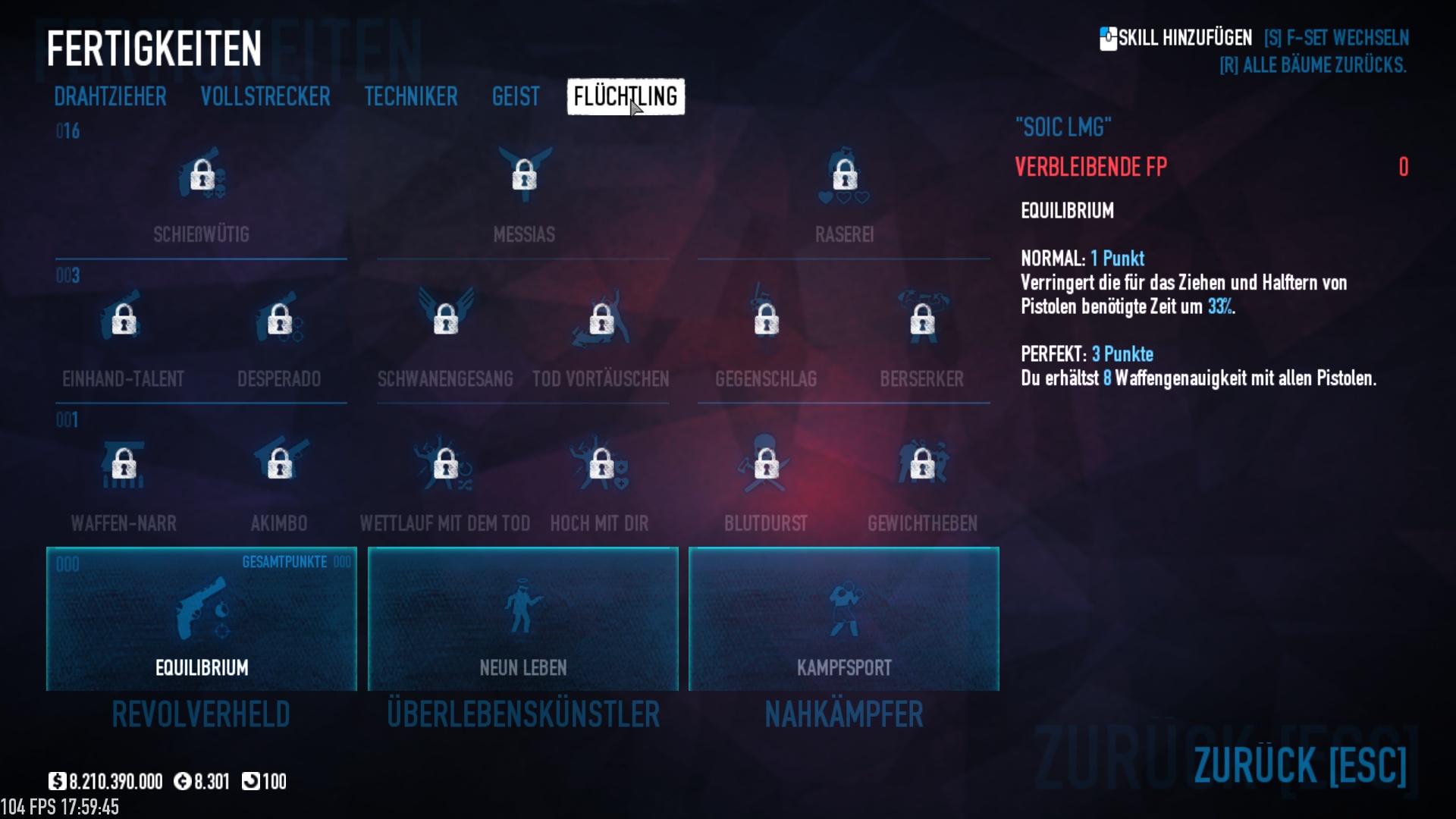Viewport: 1456px width, 819px height.
Task: Choose the locked Schwanengesang skill
Action: [446, 320]
